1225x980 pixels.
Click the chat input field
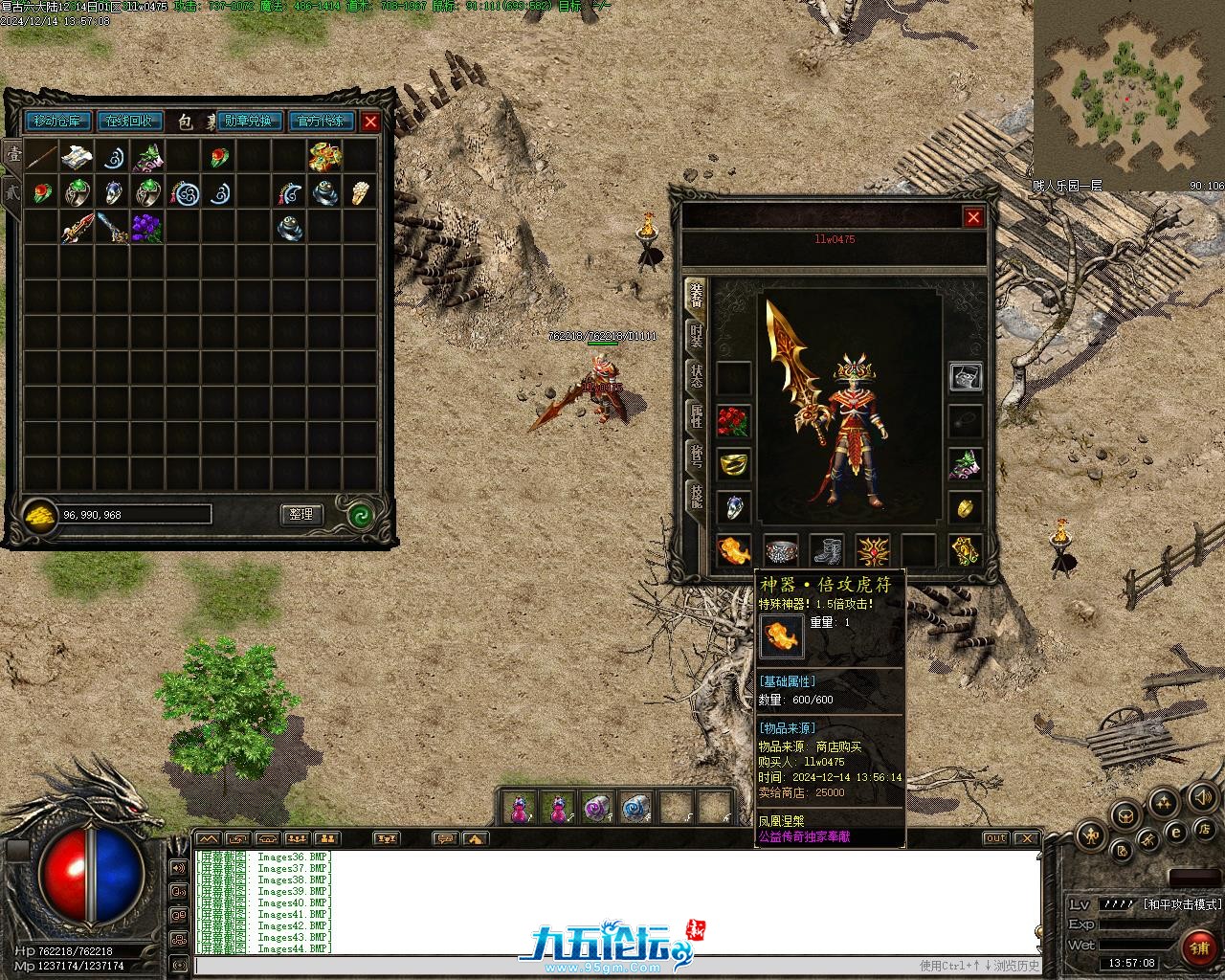pos(555,966)
